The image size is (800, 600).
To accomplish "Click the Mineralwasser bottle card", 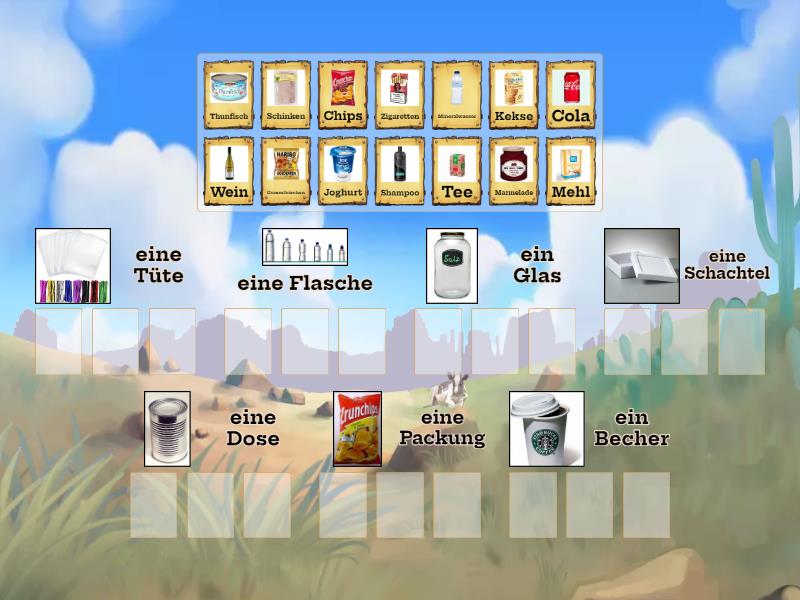I will 456,95.
